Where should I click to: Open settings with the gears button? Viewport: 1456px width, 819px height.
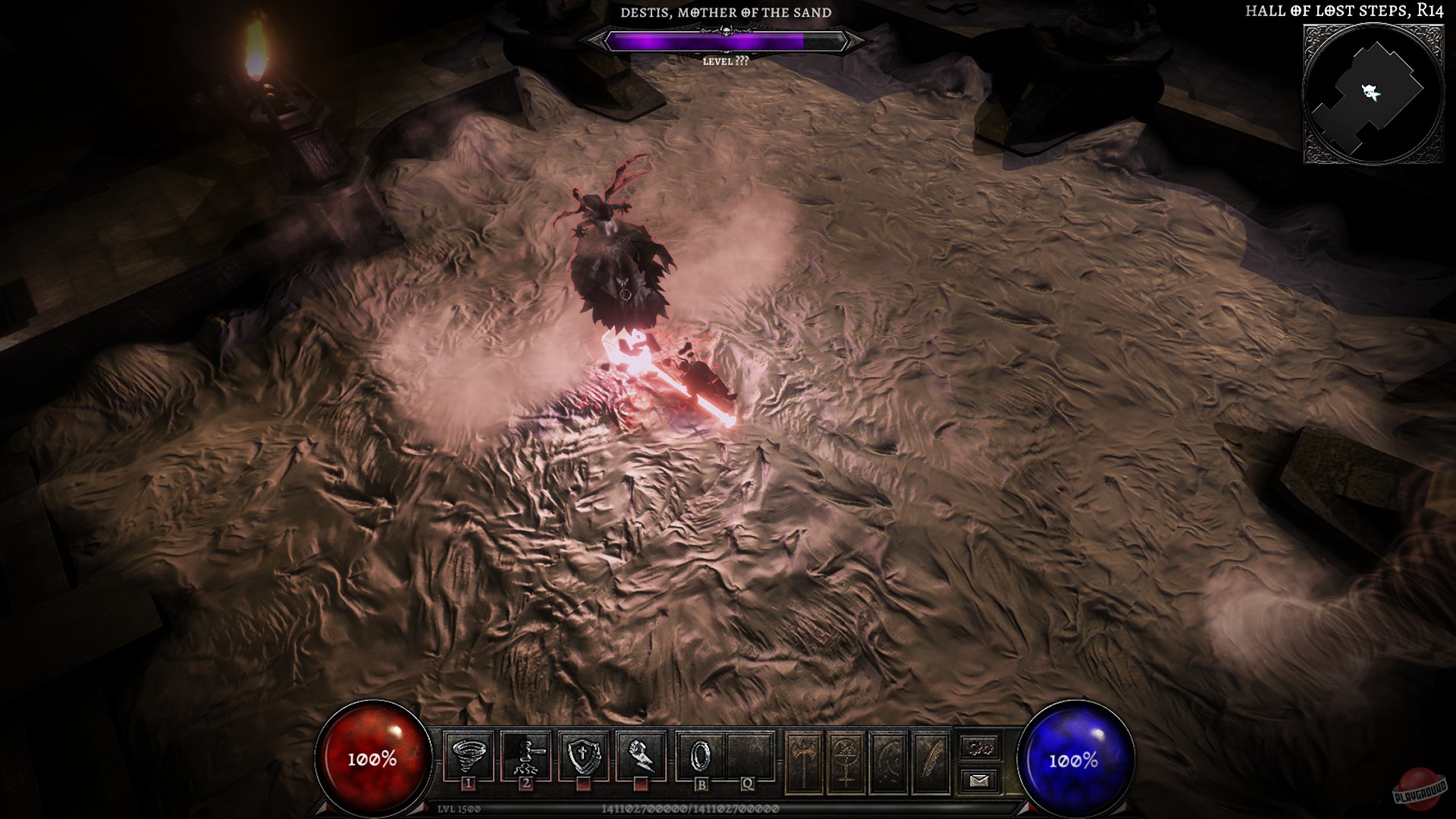[x=979, y=748]
